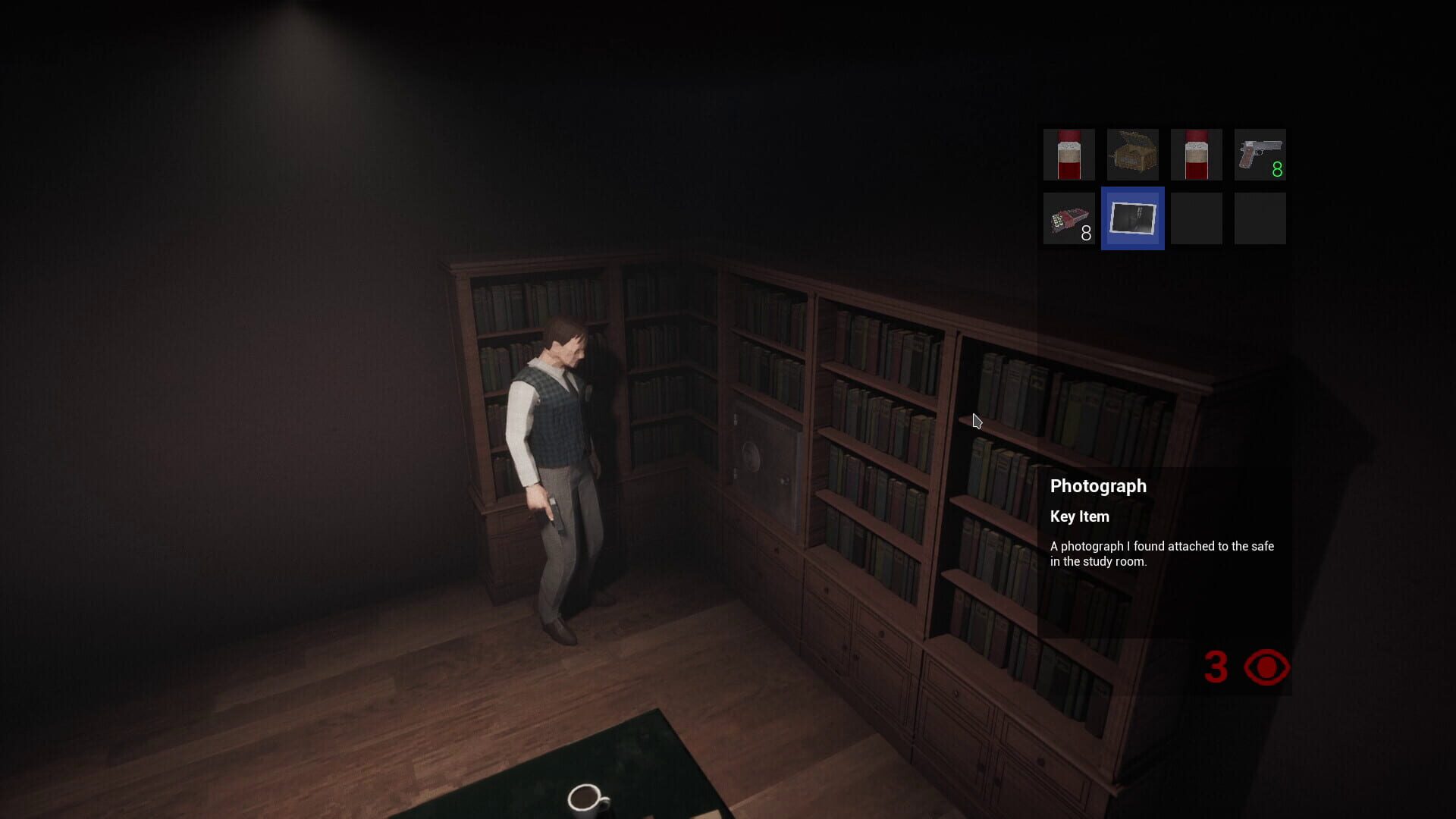Click the Key Item label
This screenshot has height=819, width=1456.
click(1078, 516)
